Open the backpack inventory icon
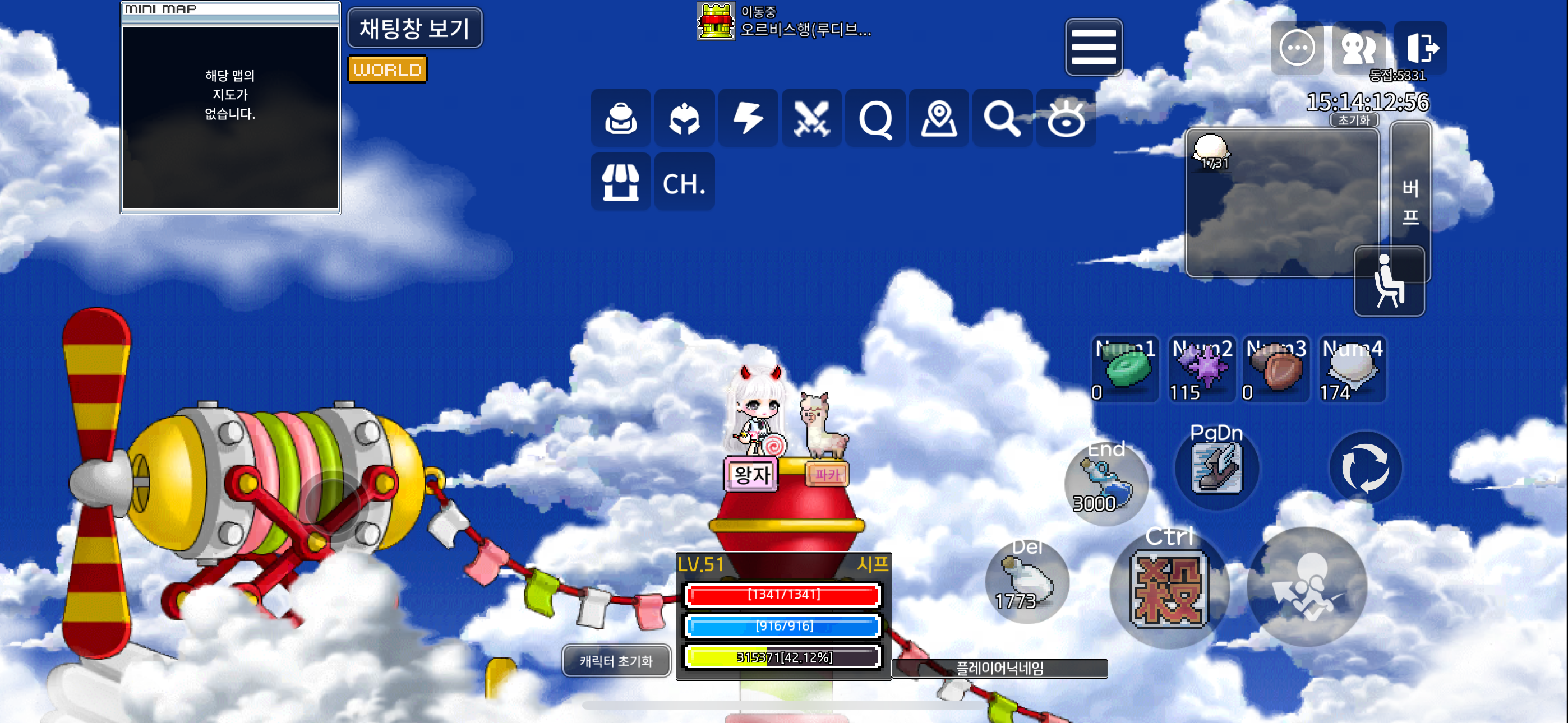The height and width of the screenshot is (723, 1568). (x=620, y=118)
